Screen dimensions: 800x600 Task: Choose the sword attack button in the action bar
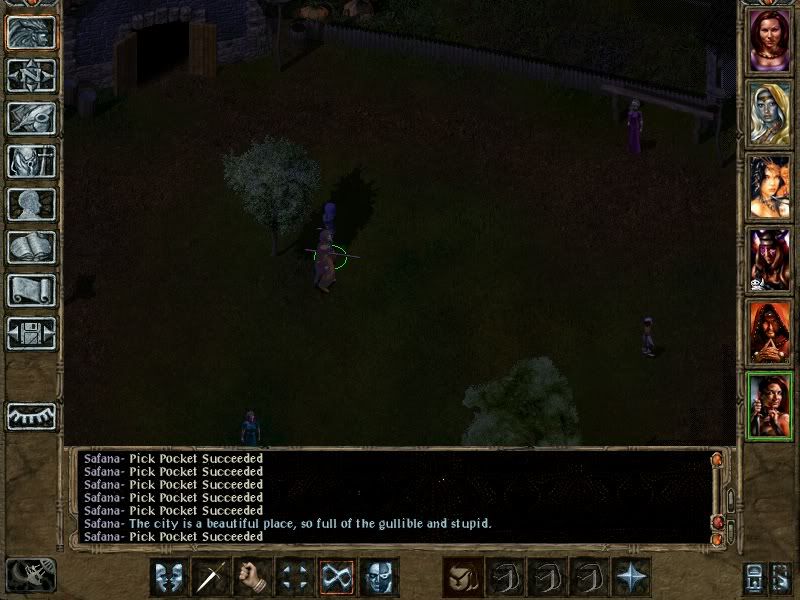(211, 577)
